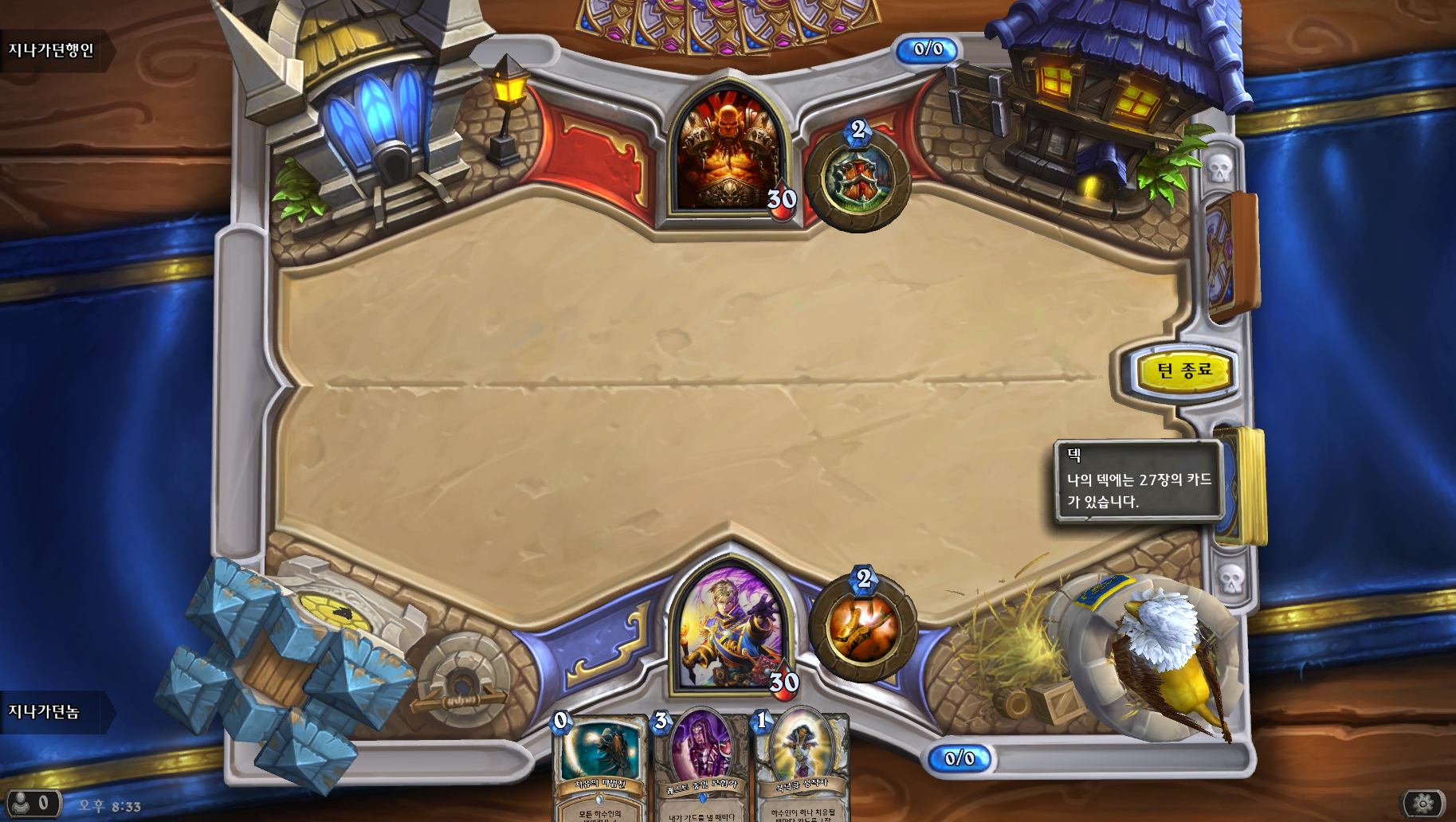
Task: Open the friends list button
Action: tap(30, 803)
